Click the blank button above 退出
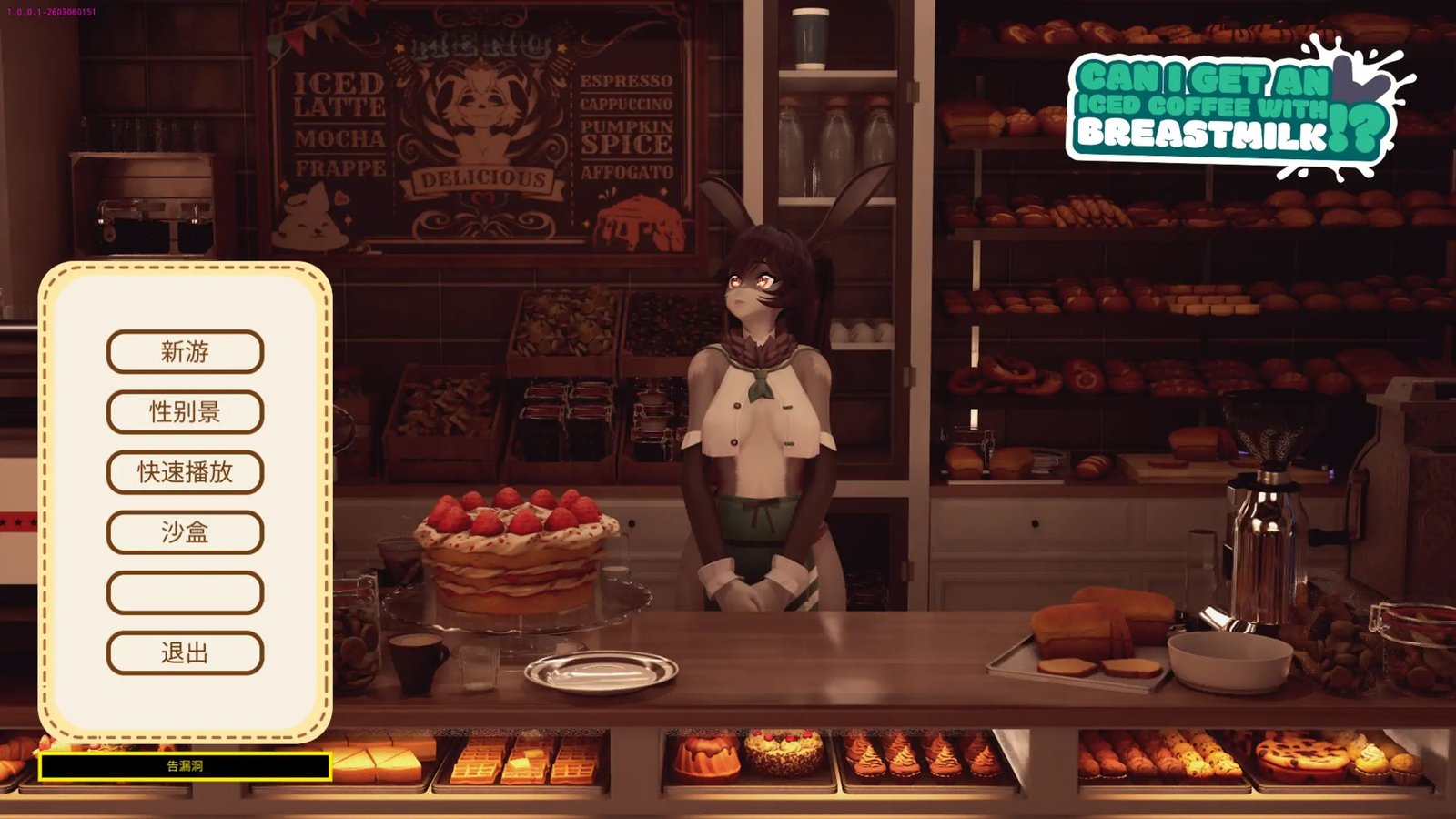Image resolution: width=1456 pixels, height=819 pixels. (x=185, y=592)
